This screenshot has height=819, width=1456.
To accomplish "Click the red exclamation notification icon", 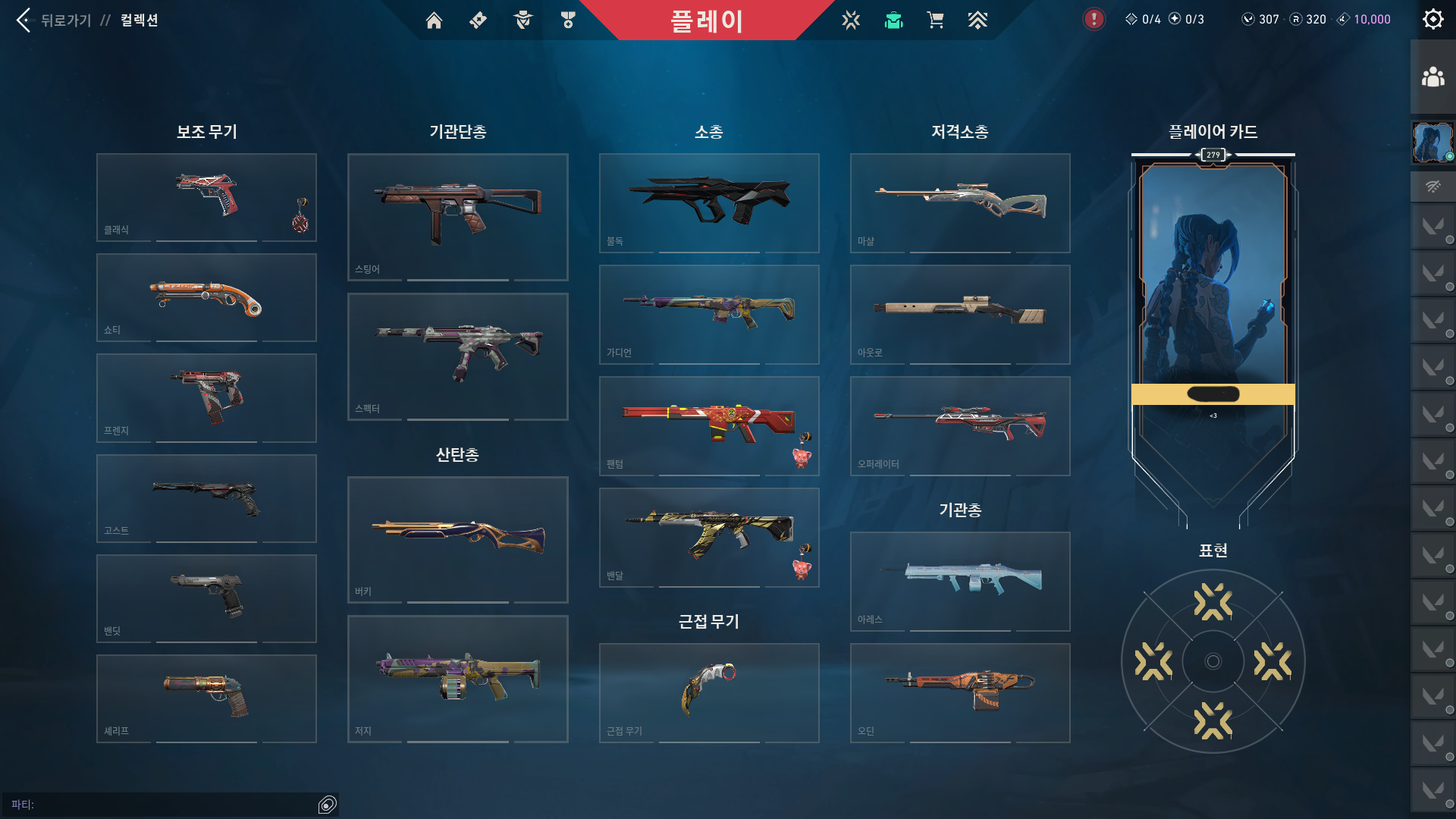I will click(x=1093, y=20).
